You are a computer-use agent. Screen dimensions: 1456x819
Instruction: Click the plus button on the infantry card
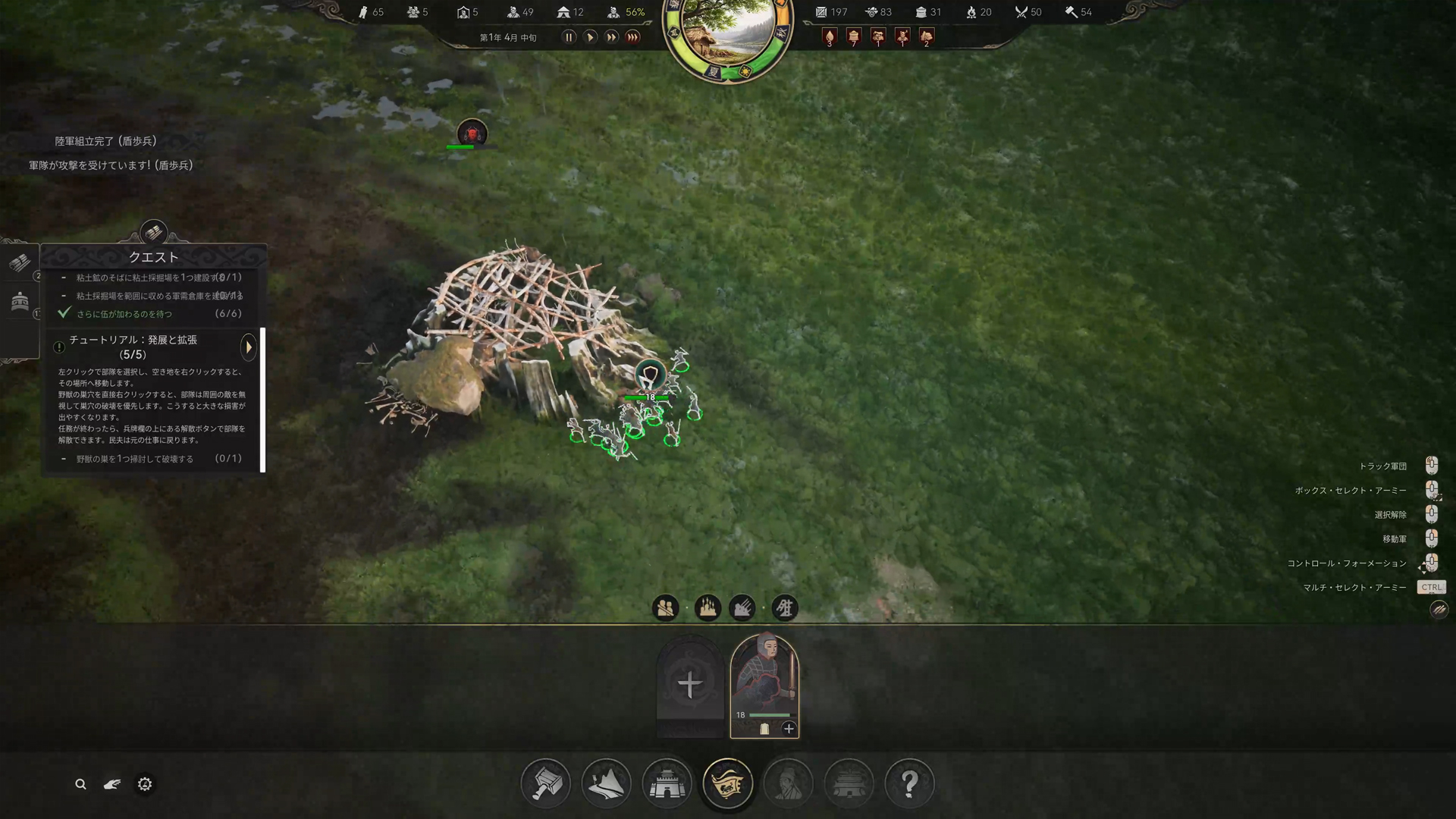coord(789,729)
